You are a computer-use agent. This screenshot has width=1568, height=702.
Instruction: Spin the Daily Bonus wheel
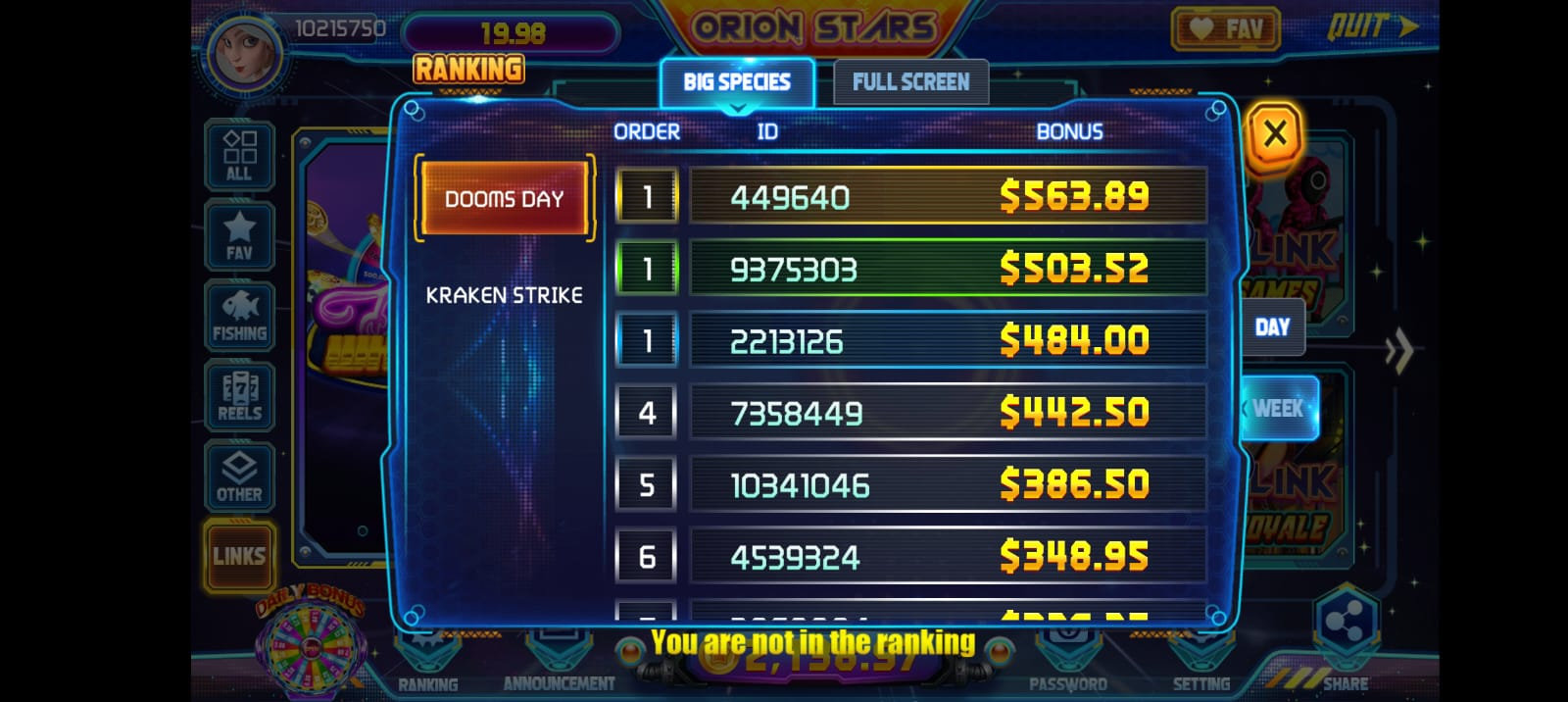pos(310,646)
